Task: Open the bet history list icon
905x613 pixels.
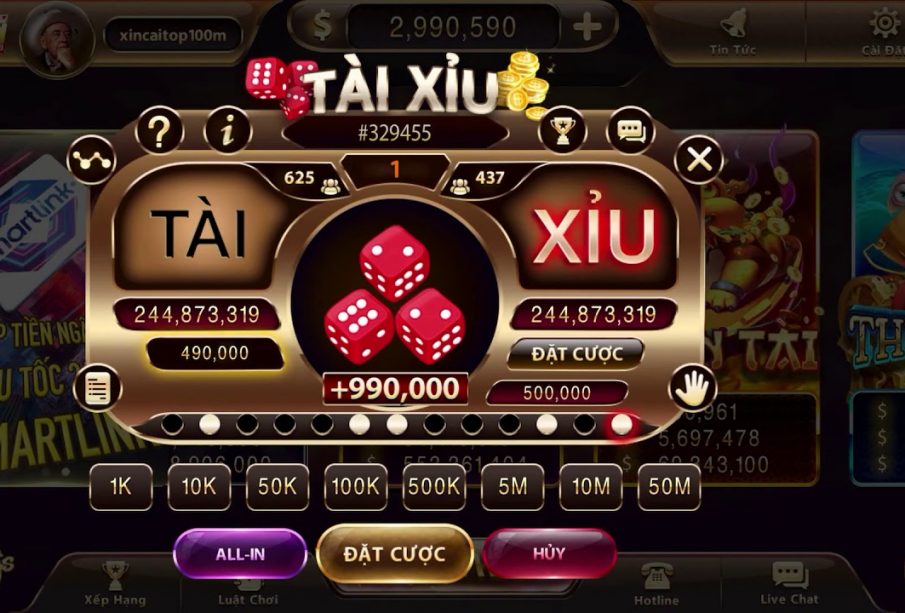Action: [97, 388]
